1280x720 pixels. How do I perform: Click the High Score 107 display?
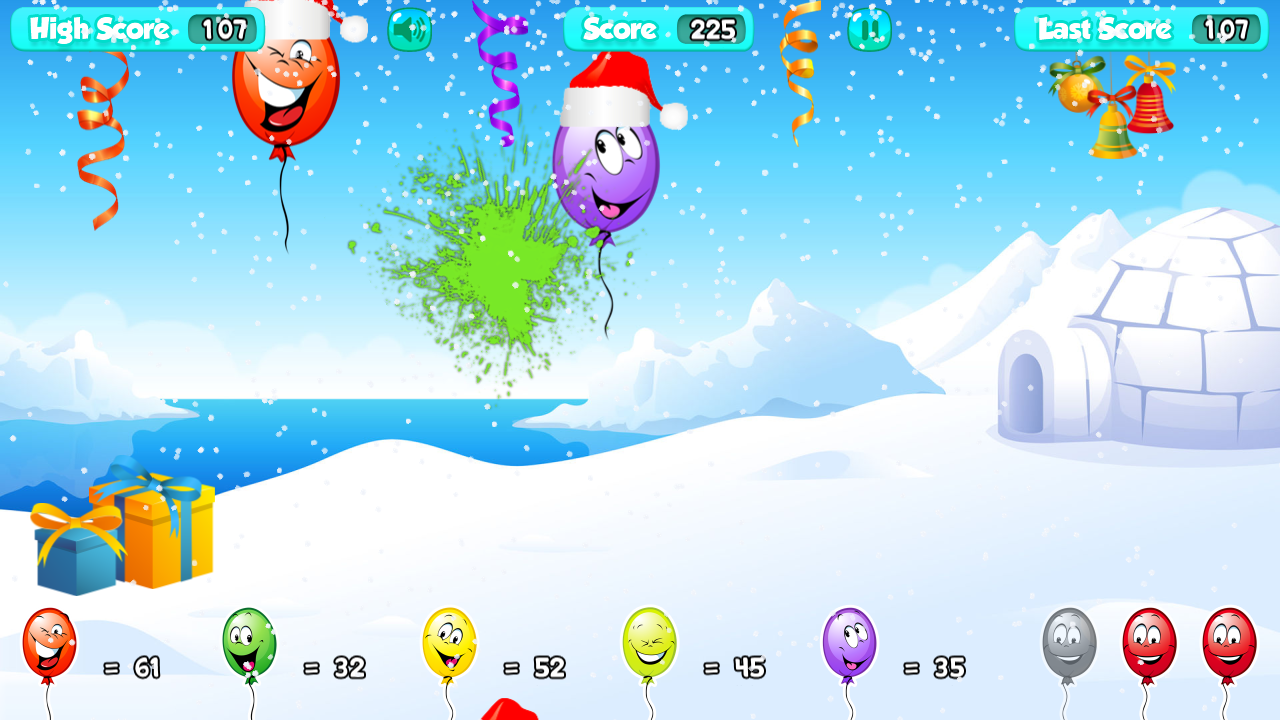137,29
